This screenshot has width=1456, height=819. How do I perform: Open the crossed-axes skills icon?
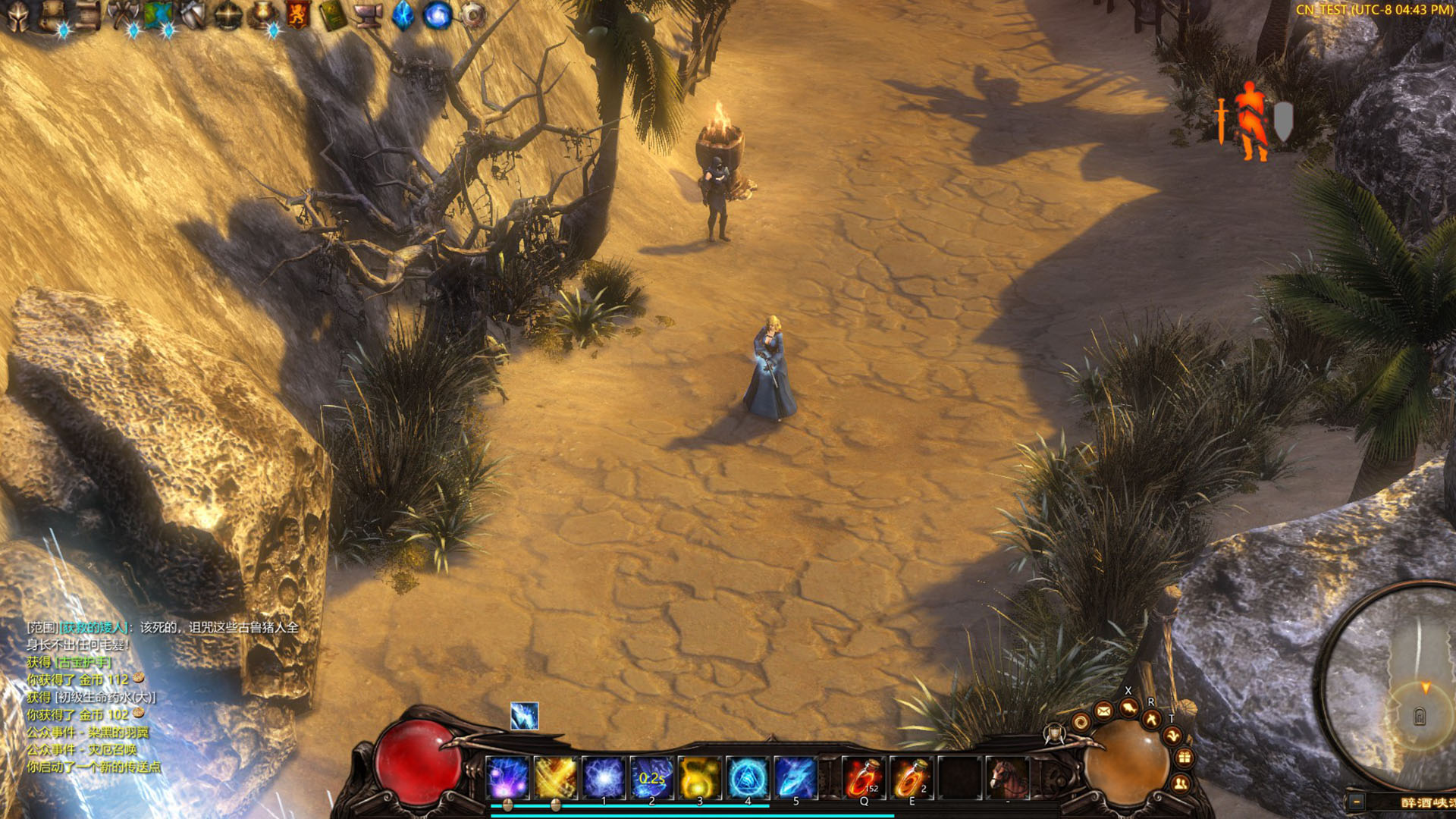coord(123,12)
